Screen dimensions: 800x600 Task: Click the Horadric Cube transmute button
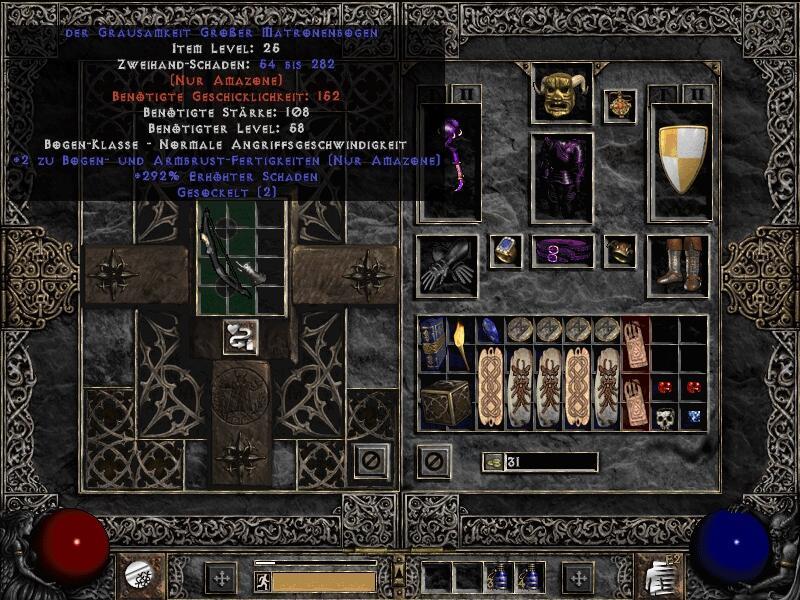tap(238, 338)
